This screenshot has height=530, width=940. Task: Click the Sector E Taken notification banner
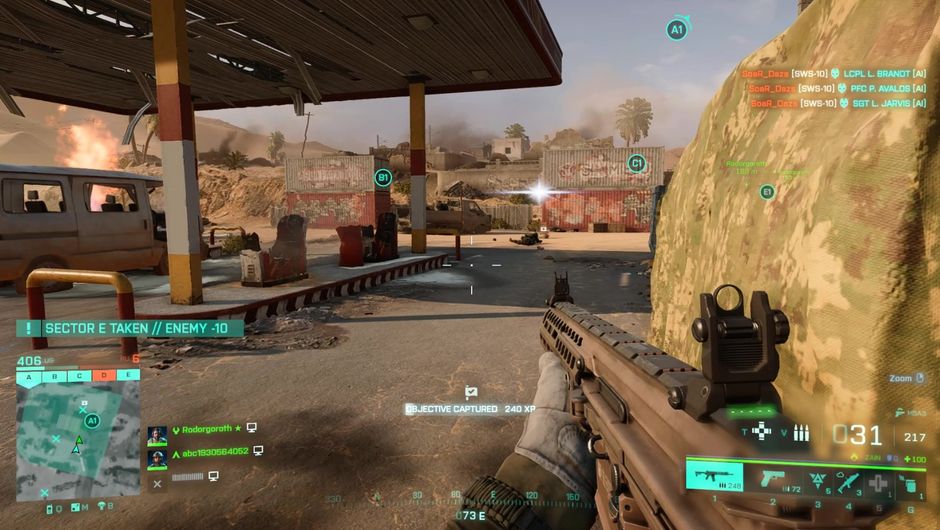point(129,328)
